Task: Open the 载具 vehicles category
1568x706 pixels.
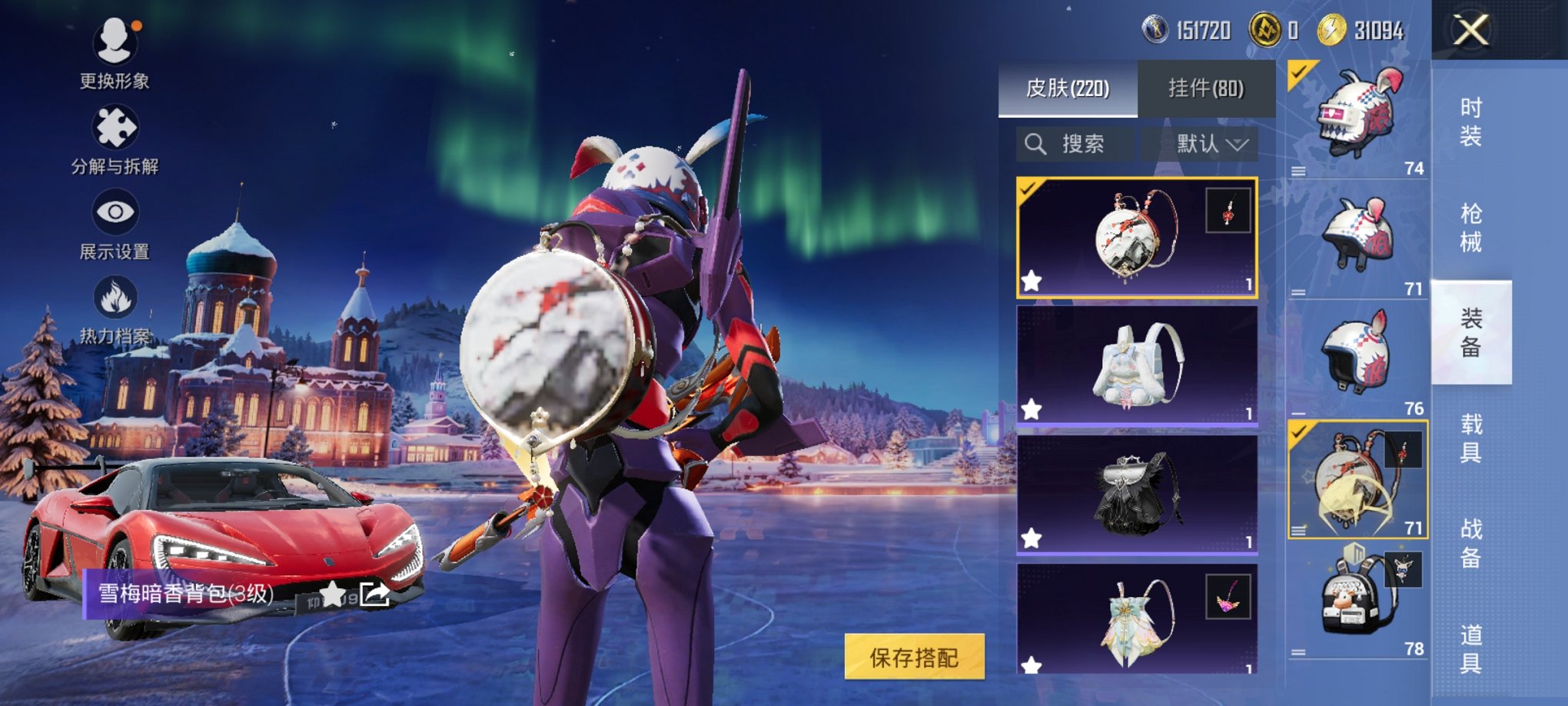Action: [1470, 438]
